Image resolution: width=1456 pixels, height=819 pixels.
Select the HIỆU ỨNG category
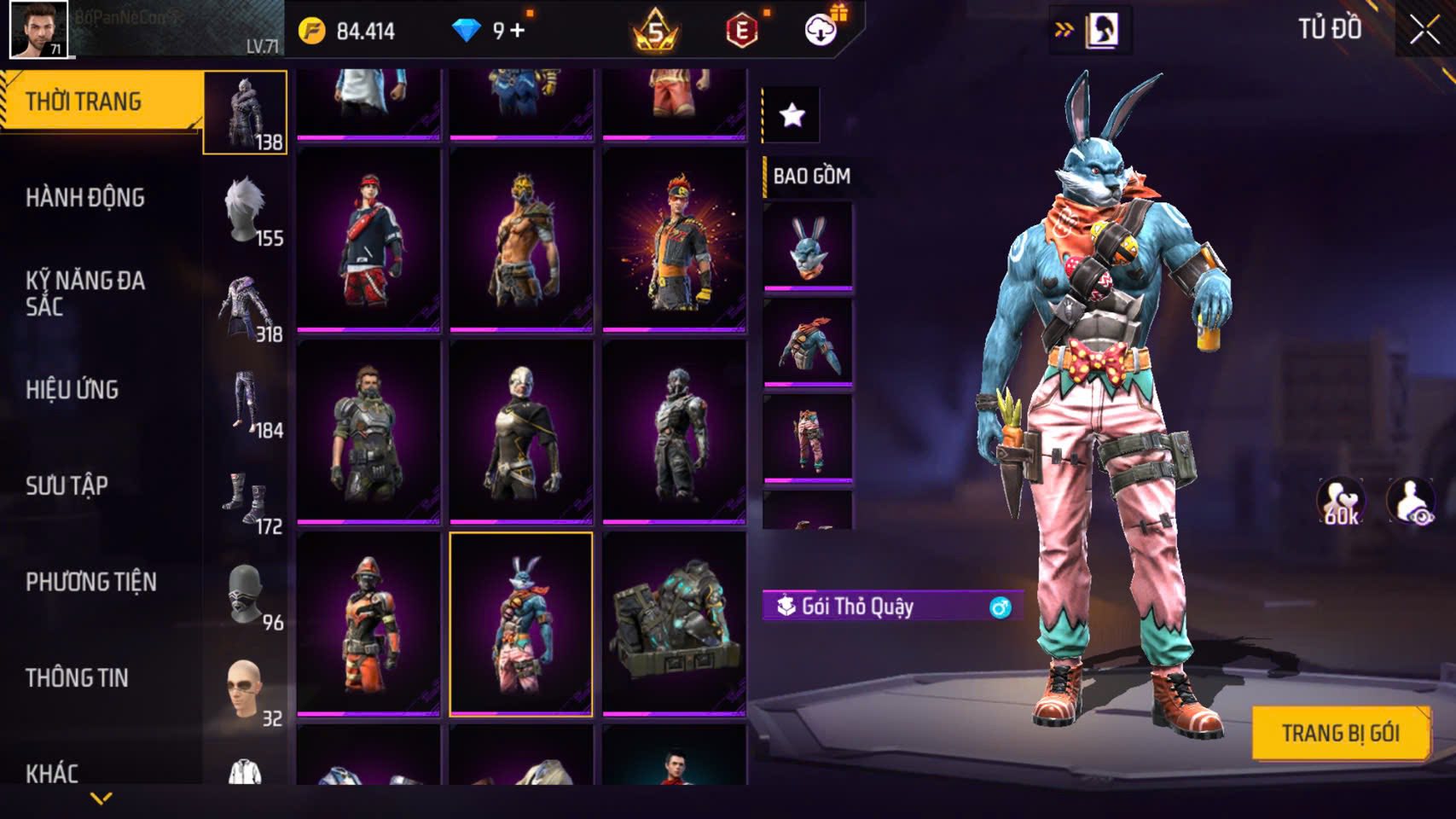(x=73, y=390)
